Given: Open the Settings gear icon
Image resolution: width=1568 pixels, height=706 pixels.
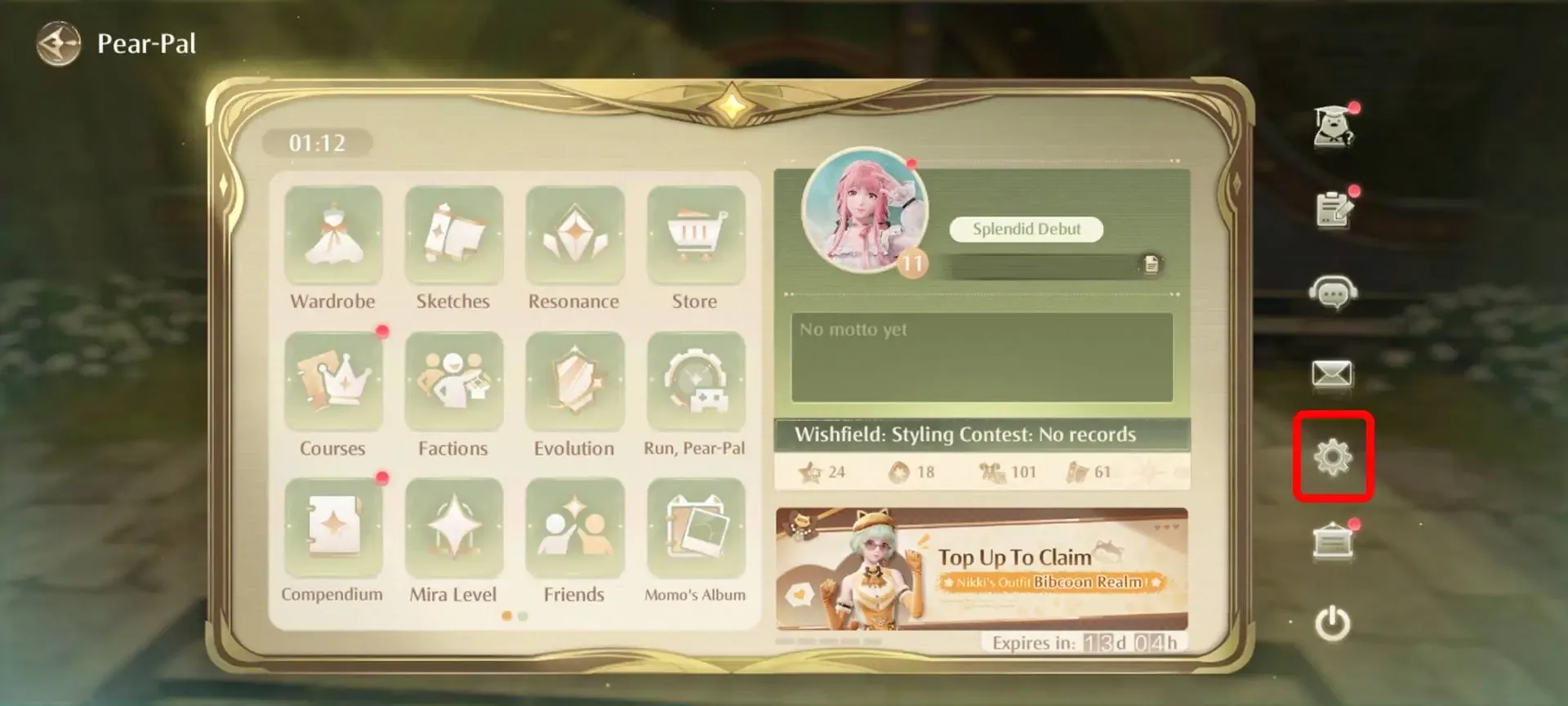Looking at the screenshot, I should [x=1334, y=458].
